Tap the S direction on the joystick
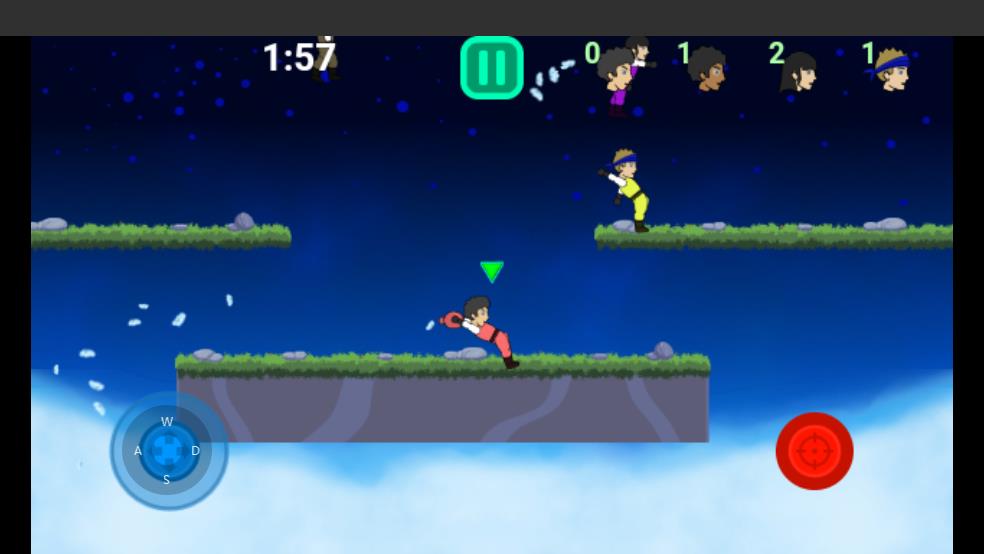Viewport: 984px width, 554px height. pos(166,480)
